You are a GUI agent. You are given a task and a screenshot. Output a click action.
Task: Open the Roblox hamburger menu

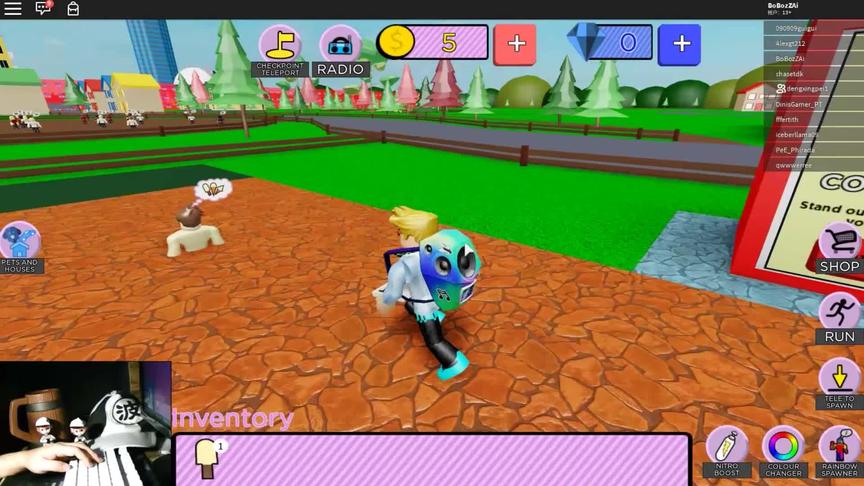[12, 8]
